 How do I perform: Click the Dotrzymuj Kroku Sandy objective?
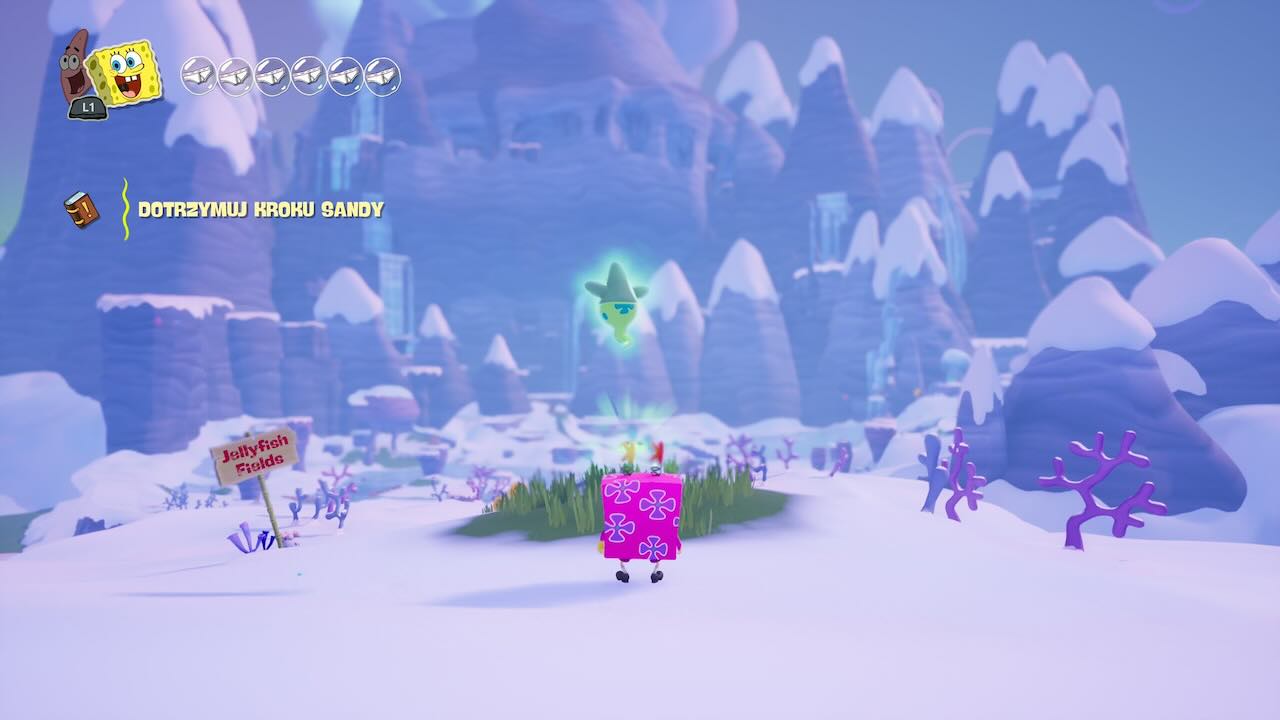[x=260, y=209]
